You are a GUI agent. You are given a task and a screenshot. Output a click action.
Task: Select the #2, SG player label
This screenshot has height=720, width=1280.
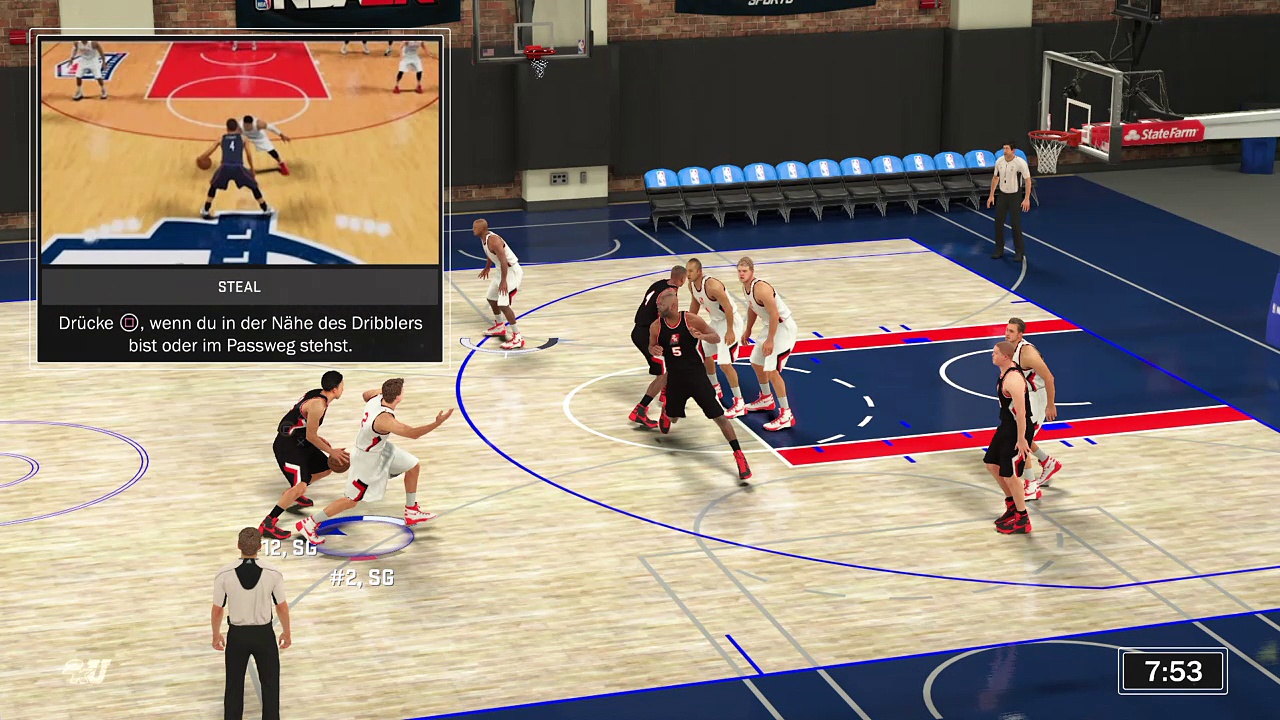coord(362,578)
